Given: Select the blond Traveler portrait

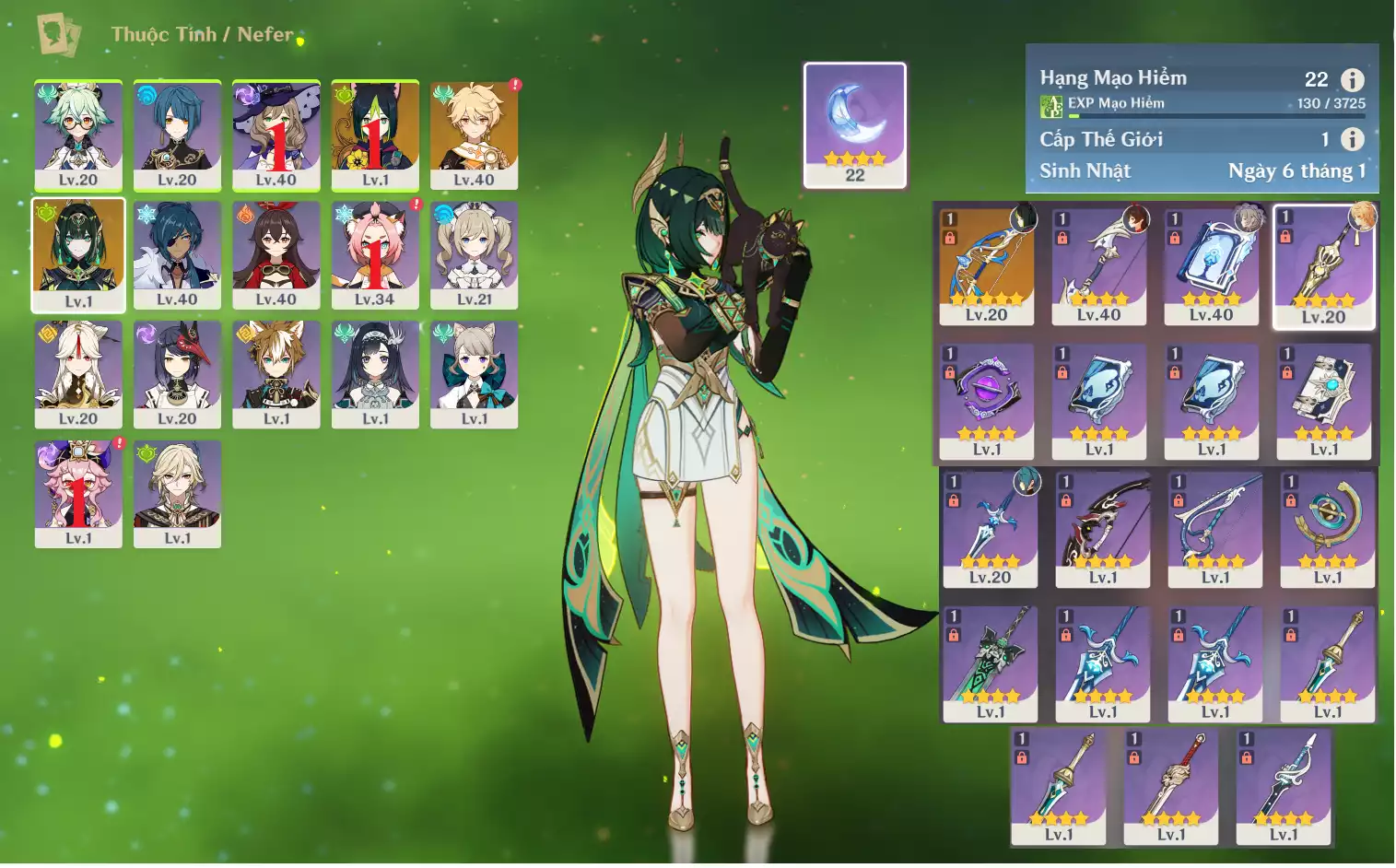Looking at the screenshot, I should coord(474,135).
